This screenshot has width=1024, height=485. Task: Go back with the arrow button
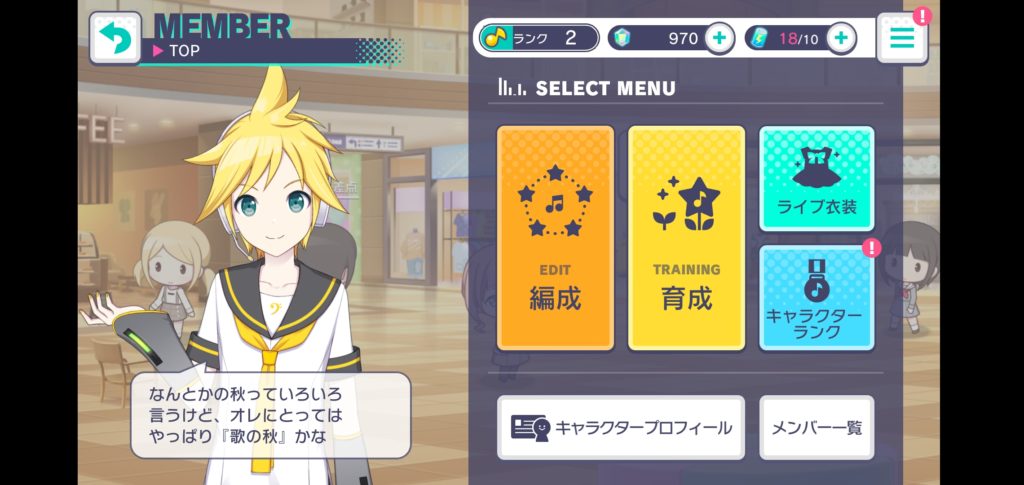114,38
